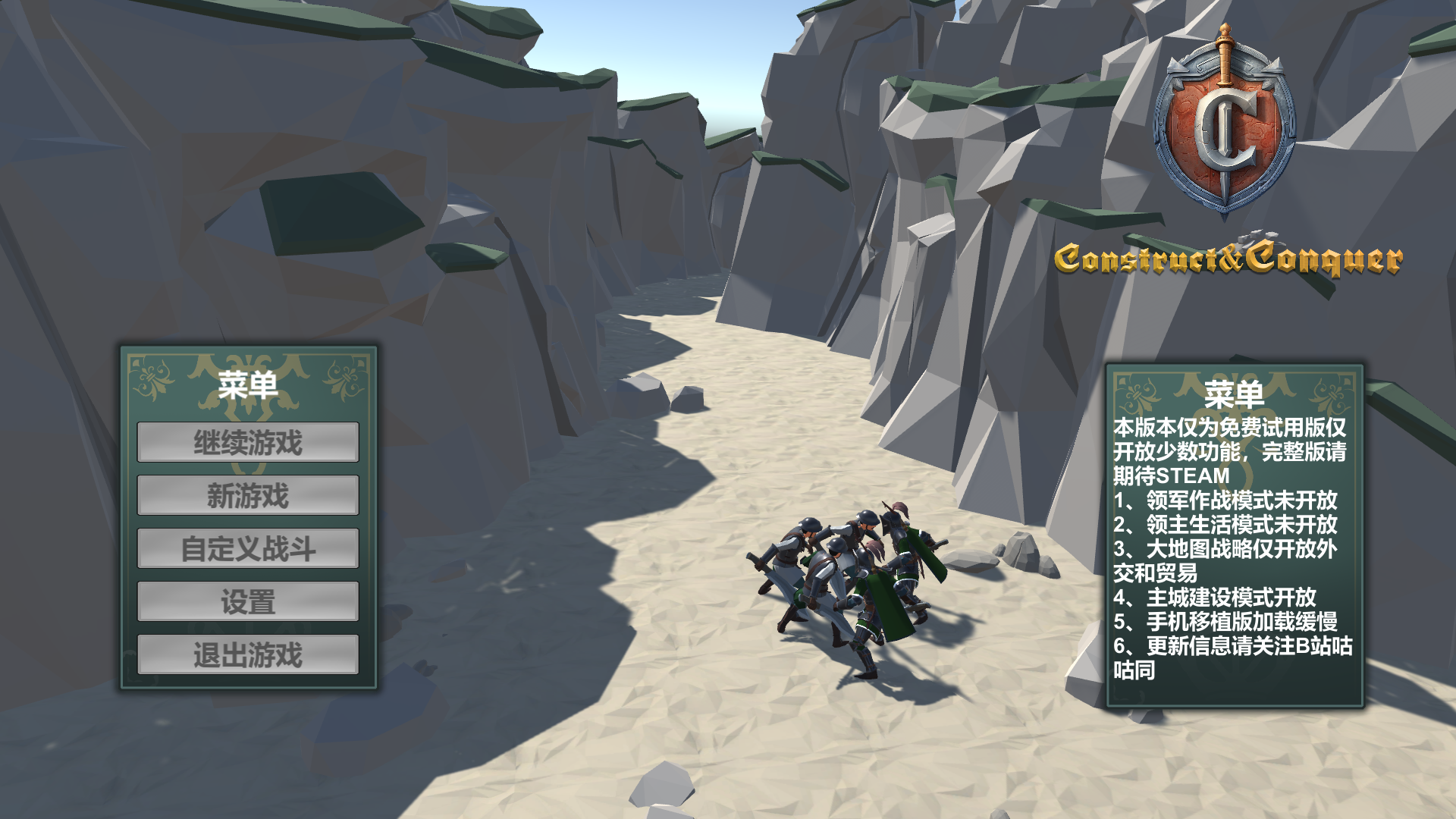Start a new game with 新游戏
The height and width of the screenshot is (819, 1456).
[x=248, y=496]
